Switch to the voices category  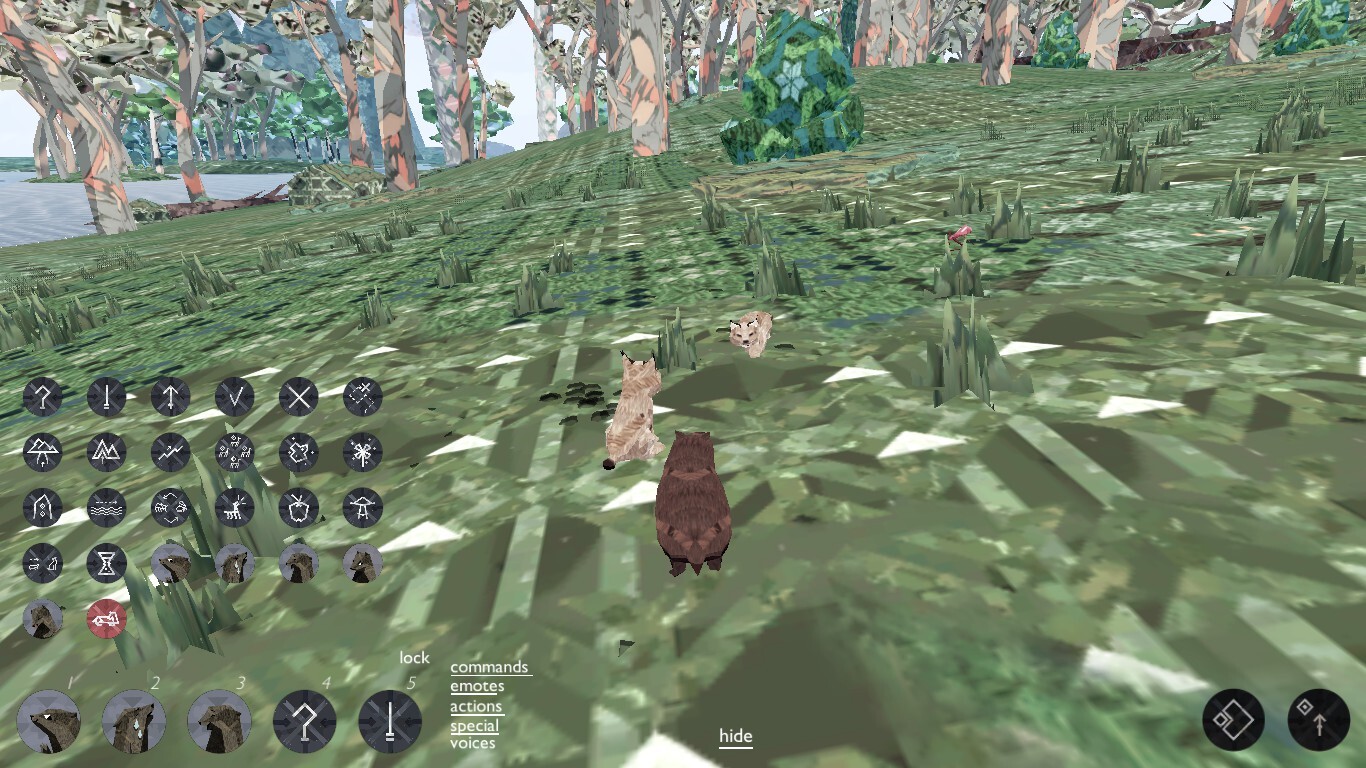click(x=472, y=743)
